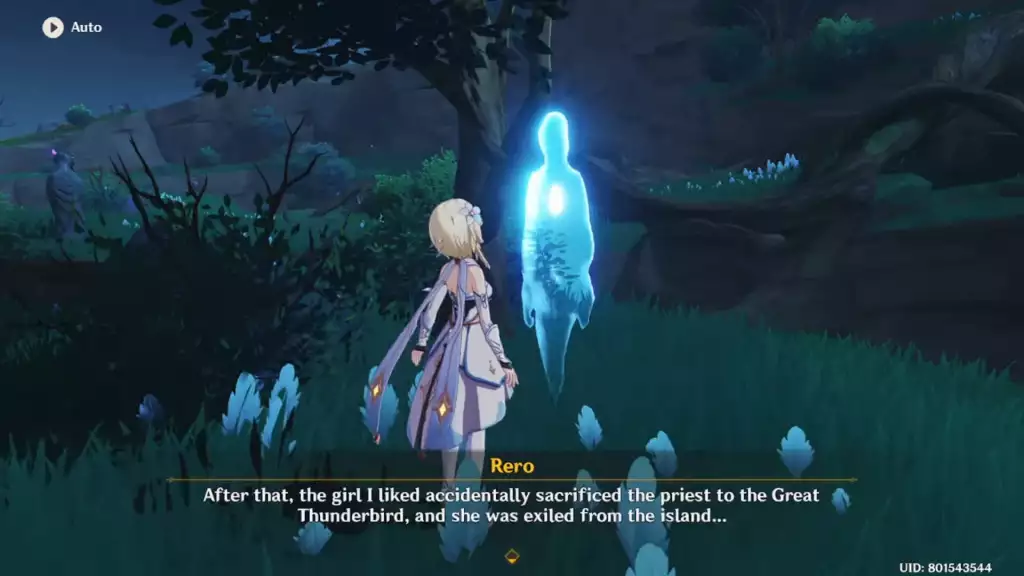Click the diamond continue dialogue indicator
The height and width of the screenshot is (576, 1024).
point(512,555)
